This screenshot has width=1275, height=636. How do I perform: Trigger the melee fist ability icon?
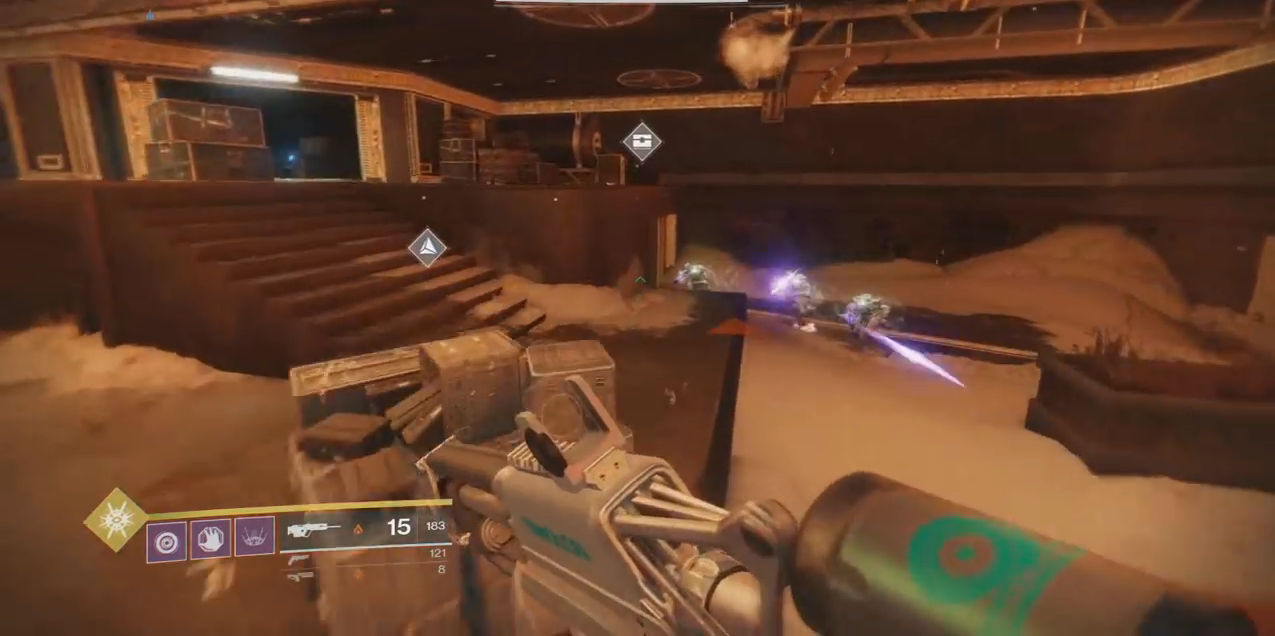point(211,539)
